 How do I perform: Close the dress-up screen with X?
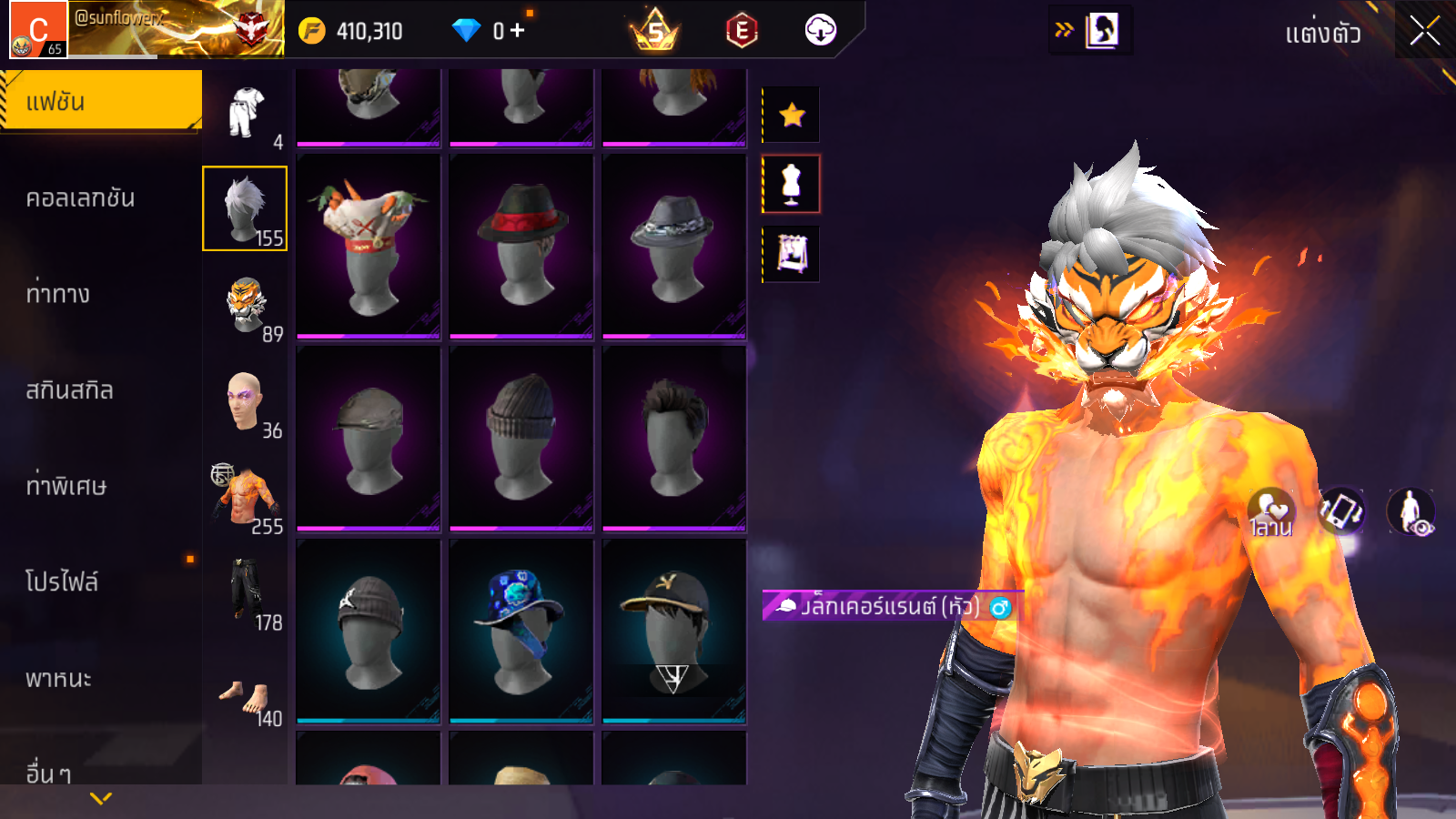[1424, 32]
